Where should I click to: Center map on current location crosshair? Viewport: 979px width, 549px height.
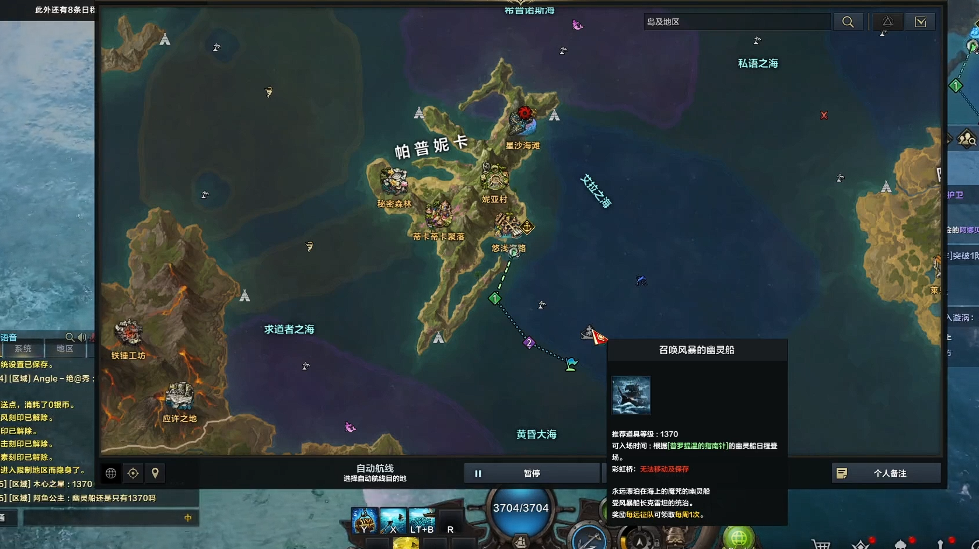pos(133,473)
